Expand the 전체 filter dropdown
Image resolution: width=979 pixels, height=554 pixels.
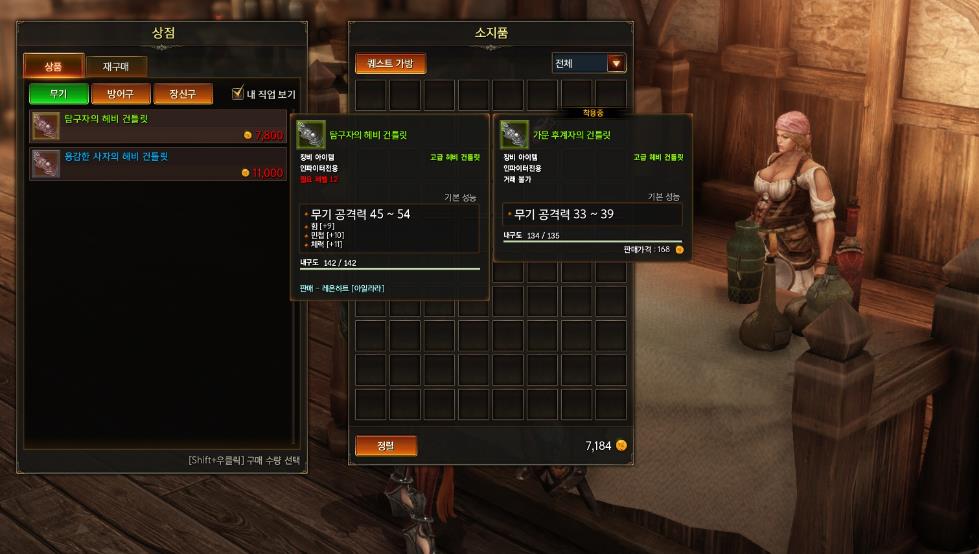pos(616,64)
